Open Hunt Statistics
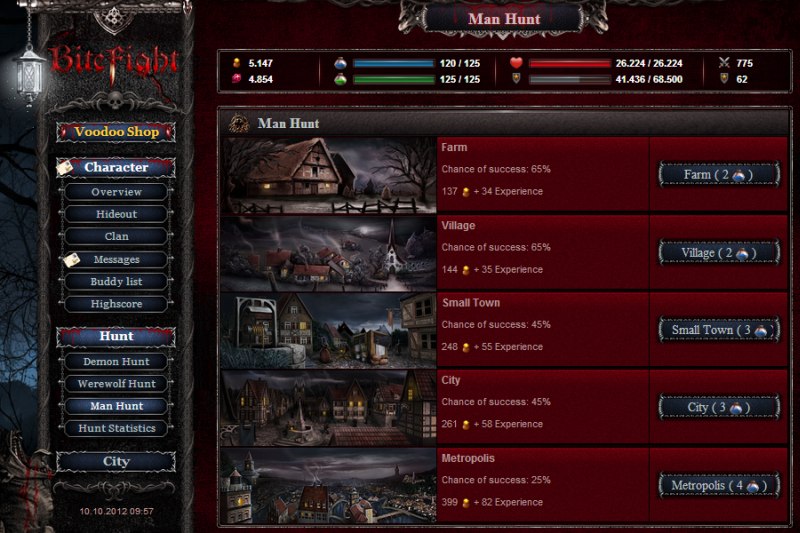Viewport: 800px width, 533px height. pos(116,428)
